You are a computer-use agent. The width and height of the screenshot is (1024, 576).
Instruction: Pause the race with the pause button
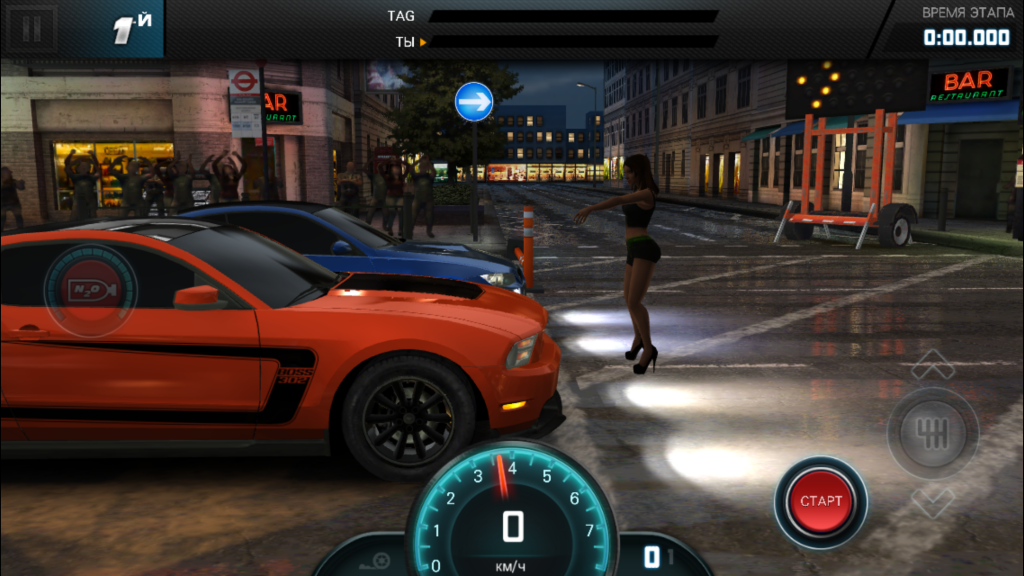coord(32,29)
